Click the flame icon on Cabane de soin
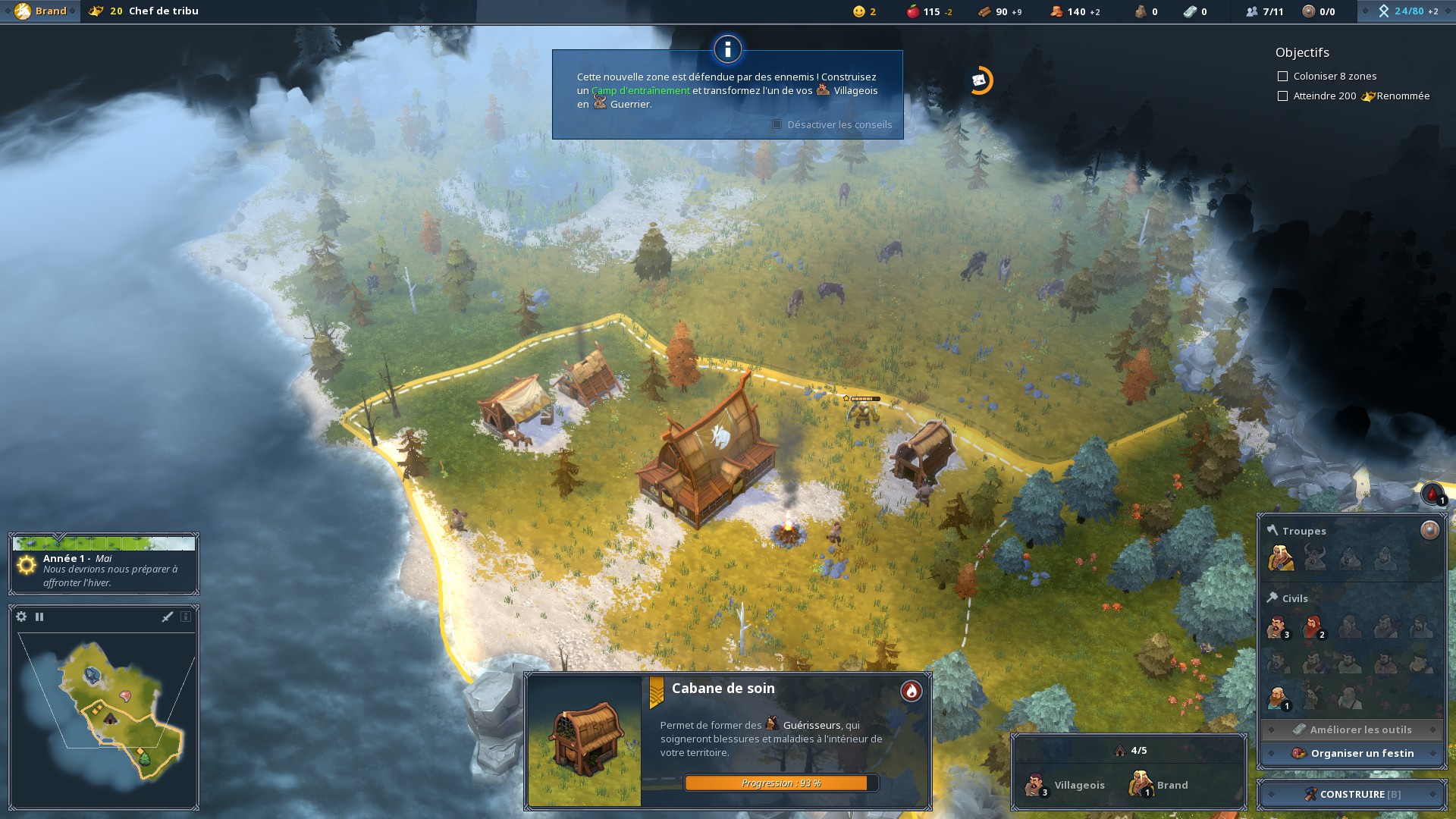Screen dimensions: 1456x819 click(x=911, y=691)
